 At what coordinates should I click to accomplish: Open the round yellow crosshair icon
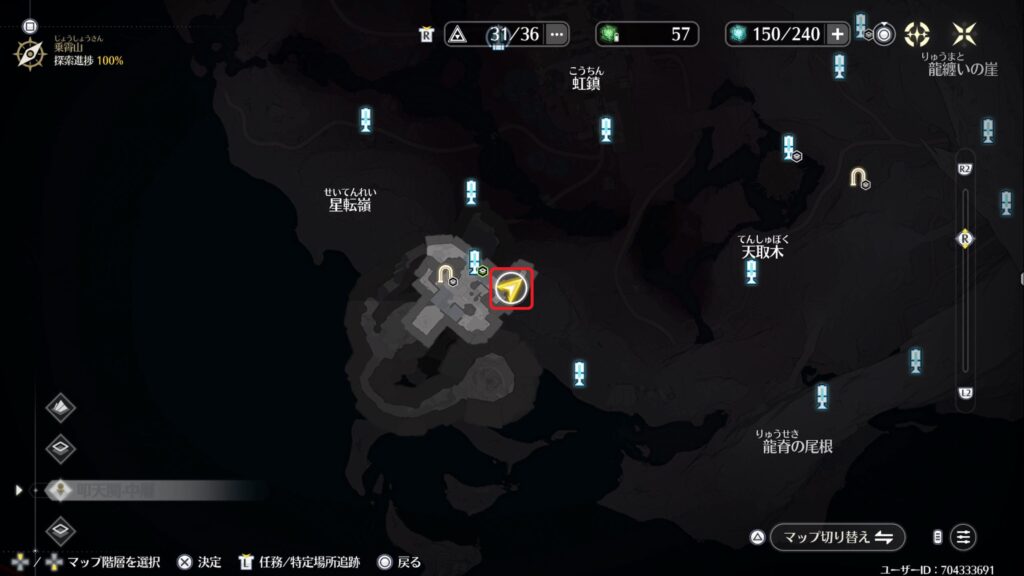(x=917, y=34)
